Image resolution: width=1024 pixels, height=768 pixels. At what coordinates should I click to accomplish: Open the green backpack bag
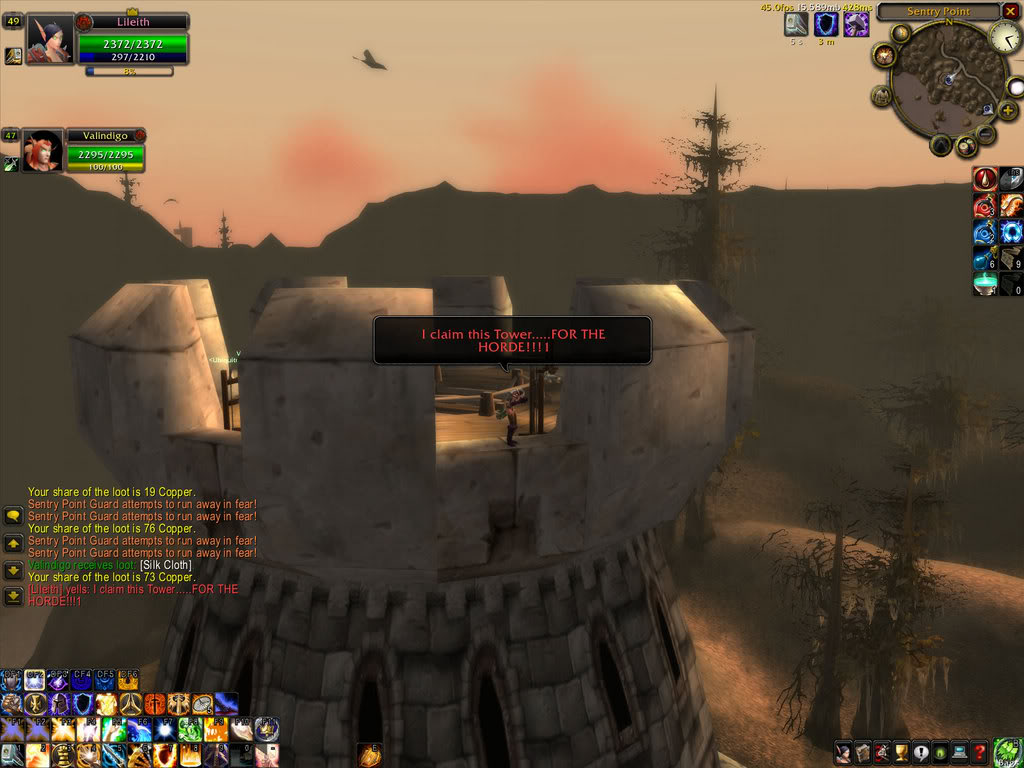[x=1008, y=752]
